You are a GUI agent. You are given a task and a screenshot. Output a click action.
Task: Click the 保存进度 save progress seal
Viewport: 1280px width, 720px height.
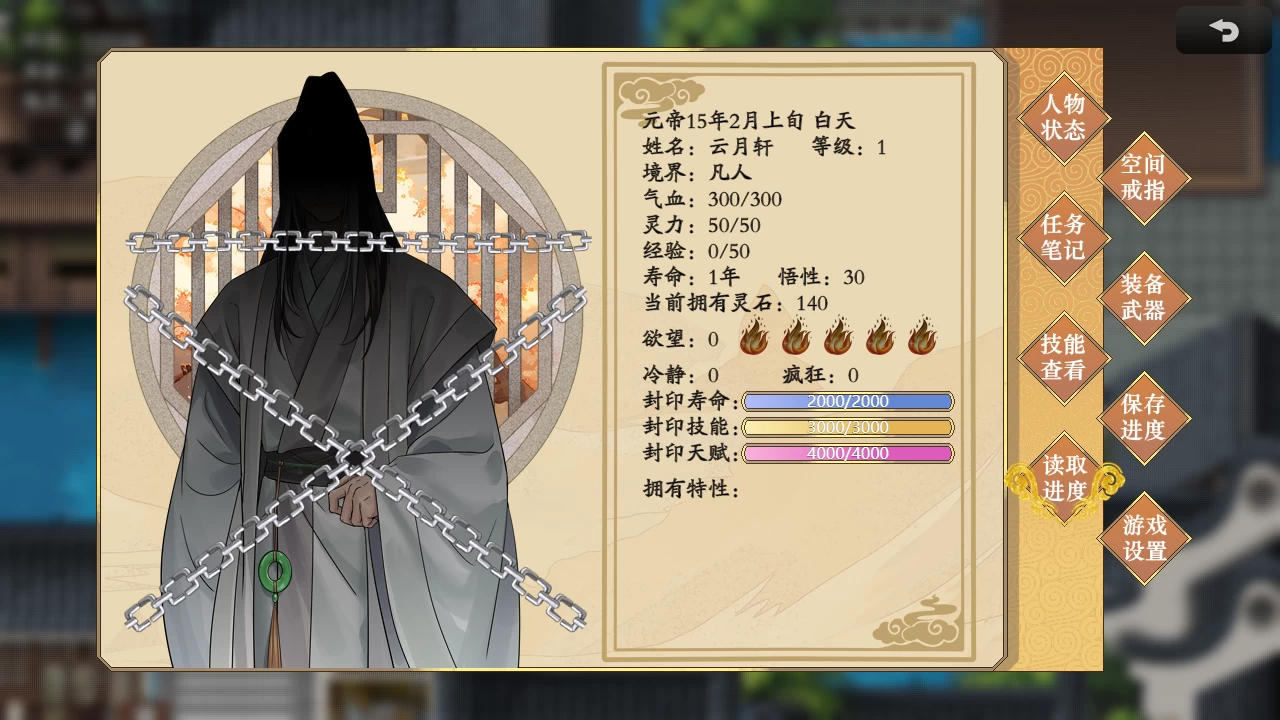click(1146, 418)
